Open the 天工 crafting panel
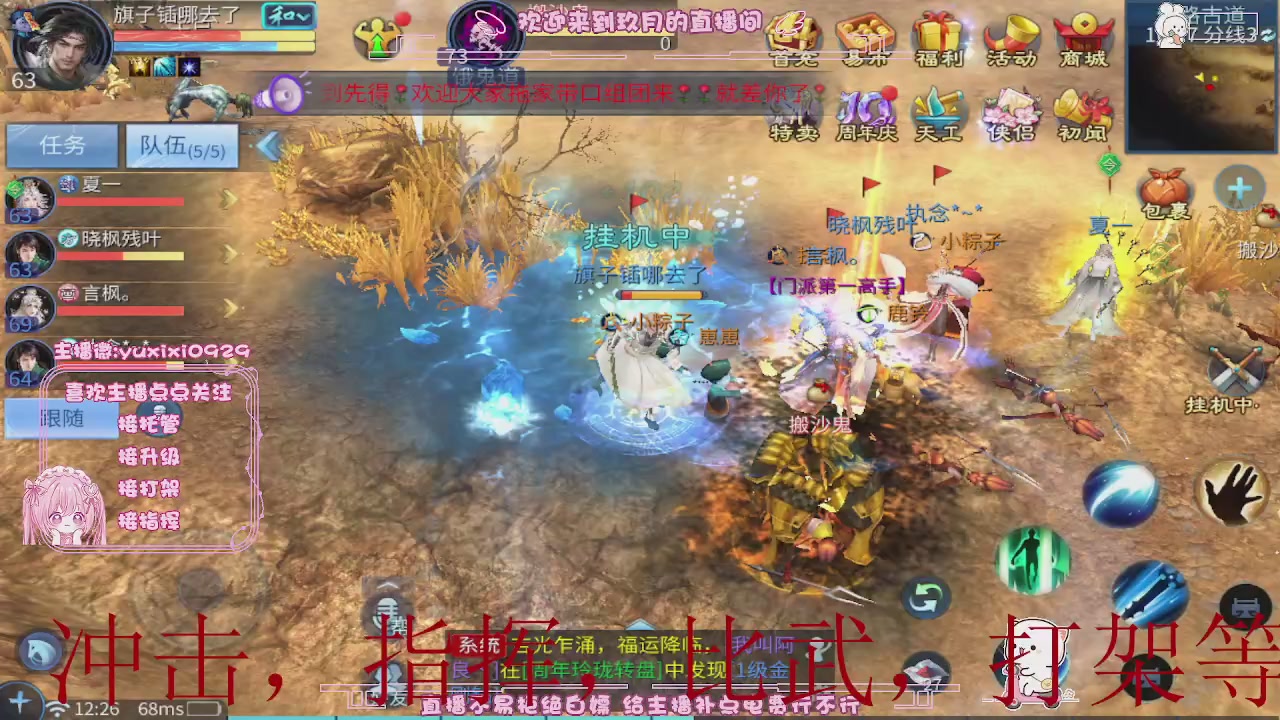 (x=938, y=110)
